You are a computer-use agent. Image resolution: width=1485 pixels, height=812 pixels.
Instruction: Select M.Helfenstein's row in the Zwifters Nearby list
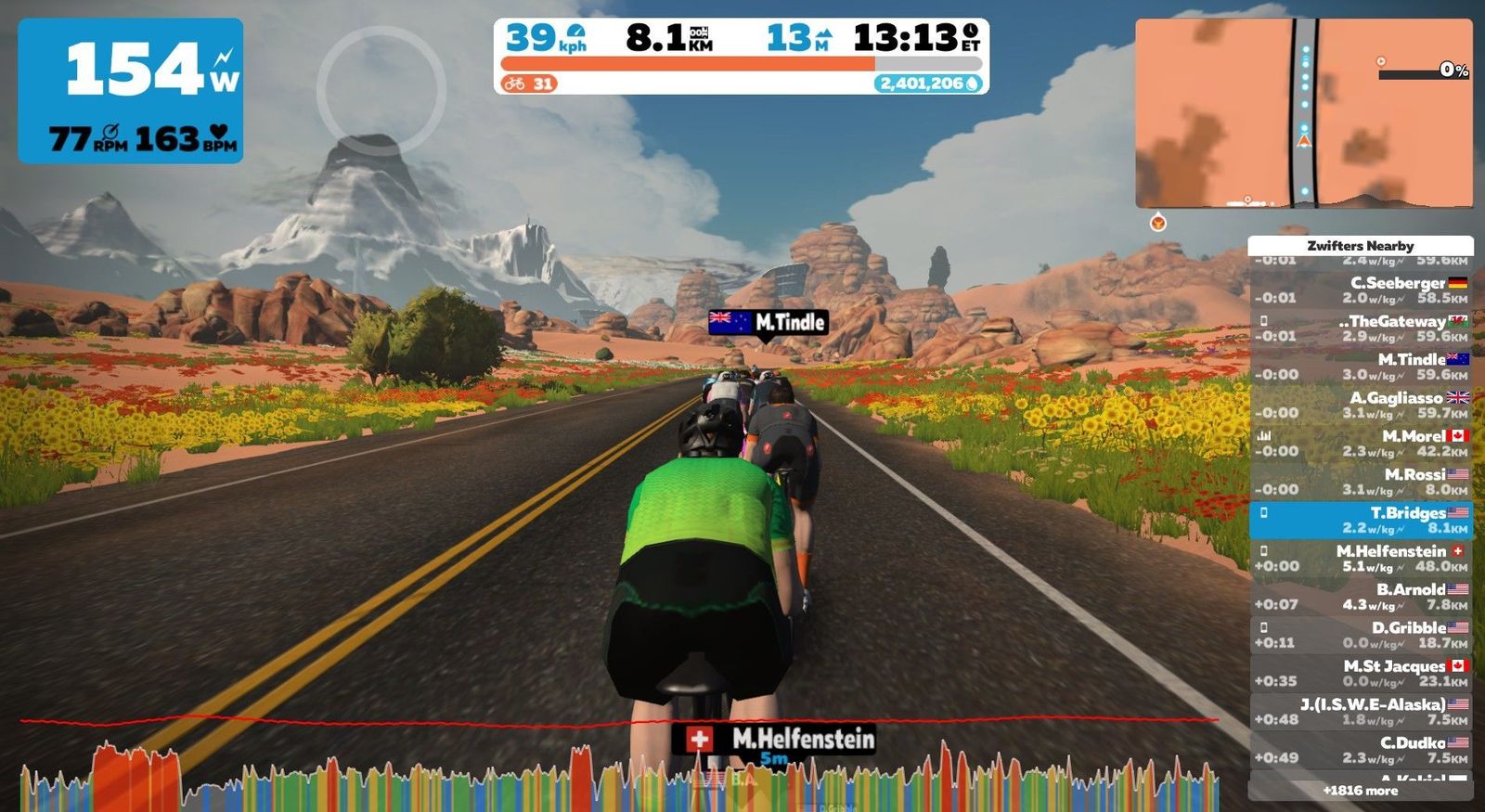pyautogui.click(x=1361, y=558)
